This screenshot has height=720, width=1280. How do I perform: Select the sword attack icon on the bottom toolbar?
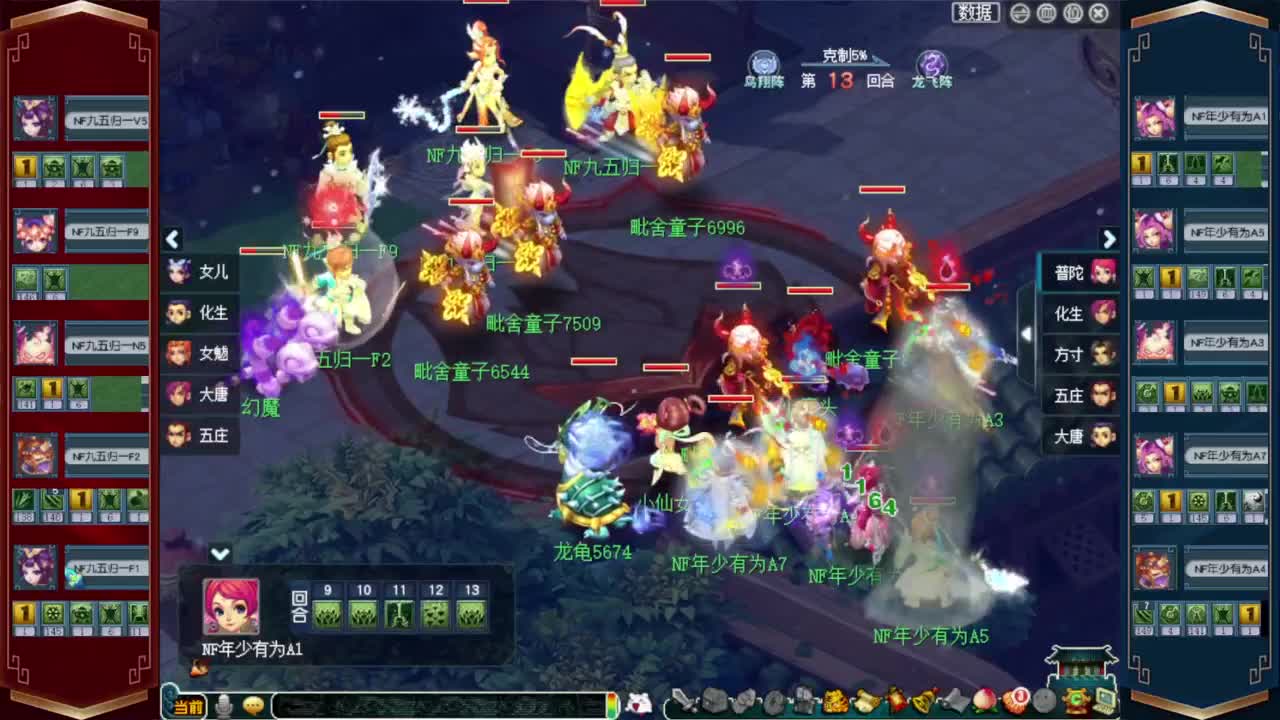[685, 700]
